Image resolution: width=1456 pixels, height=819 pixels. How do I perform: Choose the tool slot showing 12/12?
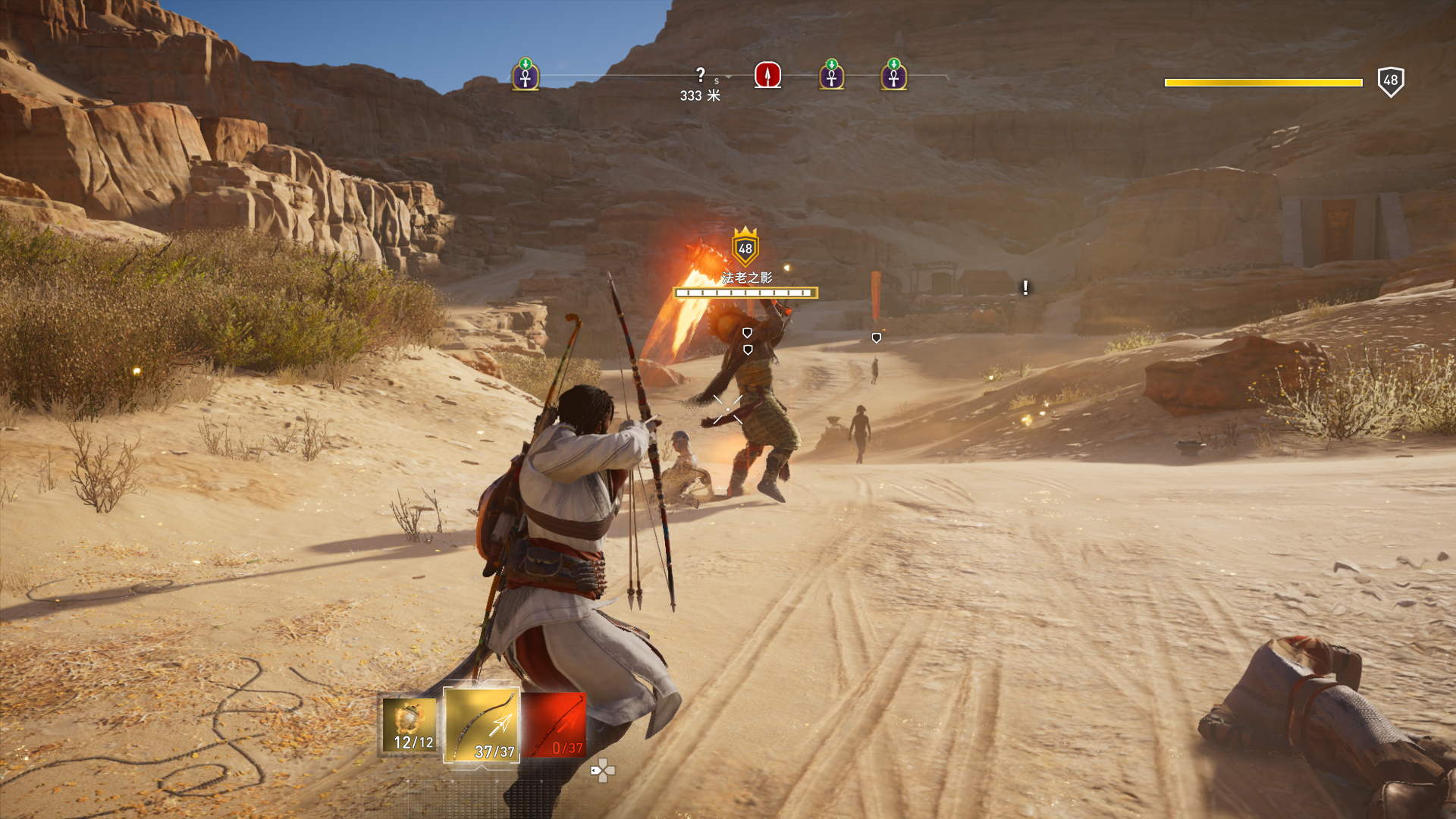[x=409, y=726]
